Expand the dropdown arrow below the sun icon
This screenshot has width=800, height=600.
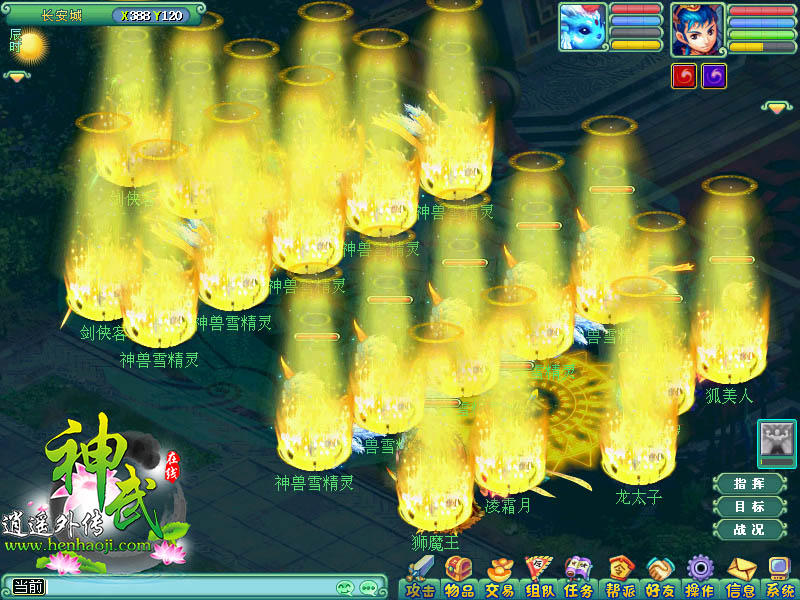[18, 76]
